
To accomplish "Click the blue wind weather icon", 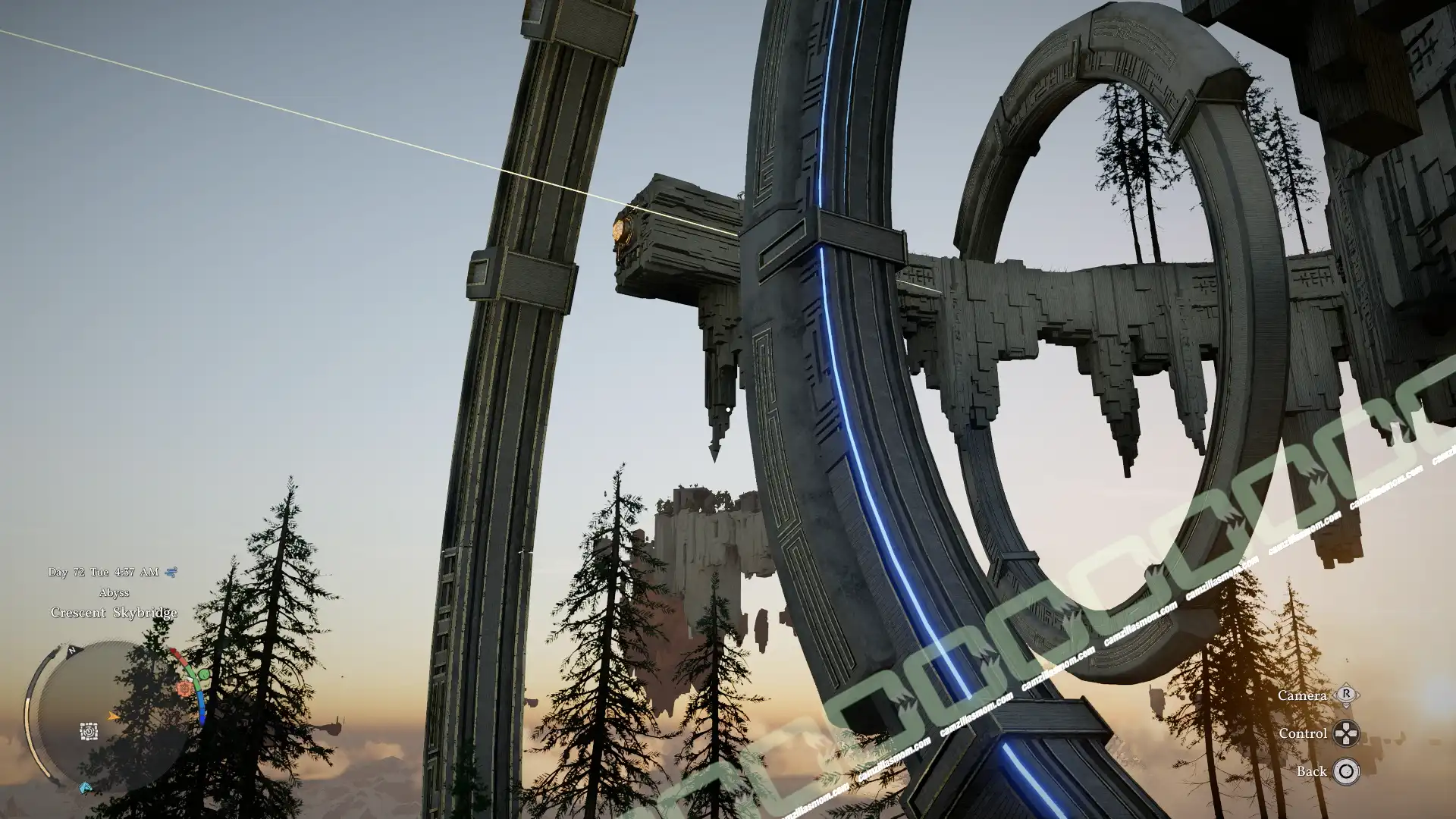I will [171, 572].
